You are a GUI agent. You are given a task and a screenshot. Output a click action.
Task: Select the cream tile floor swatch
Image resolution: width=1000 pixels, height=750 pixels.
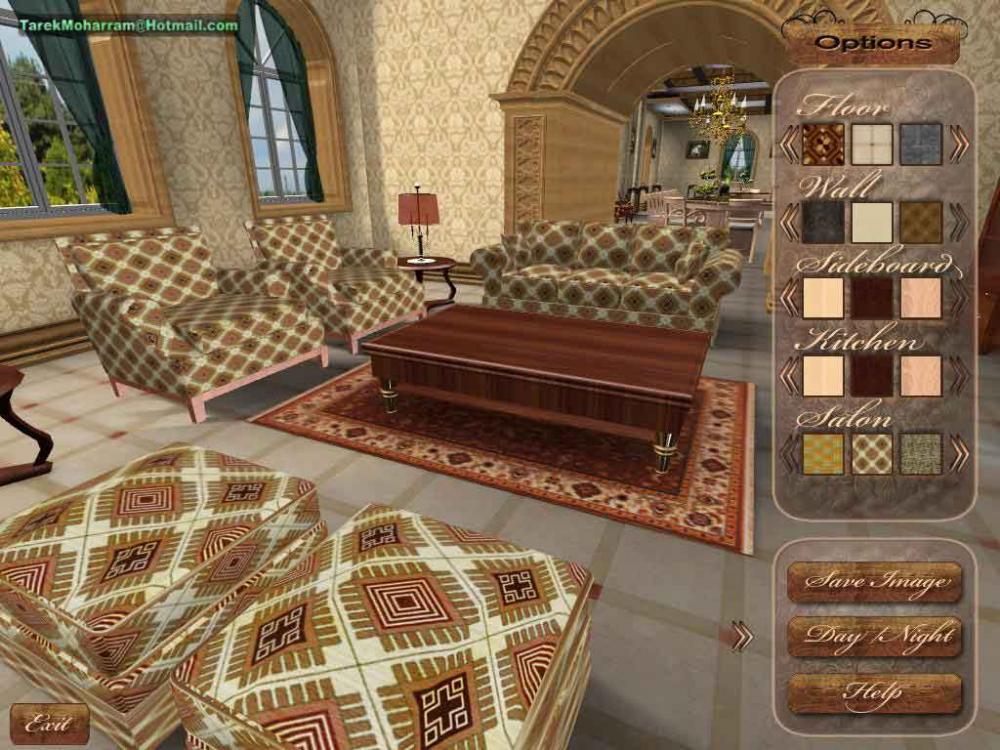[872, 144]
